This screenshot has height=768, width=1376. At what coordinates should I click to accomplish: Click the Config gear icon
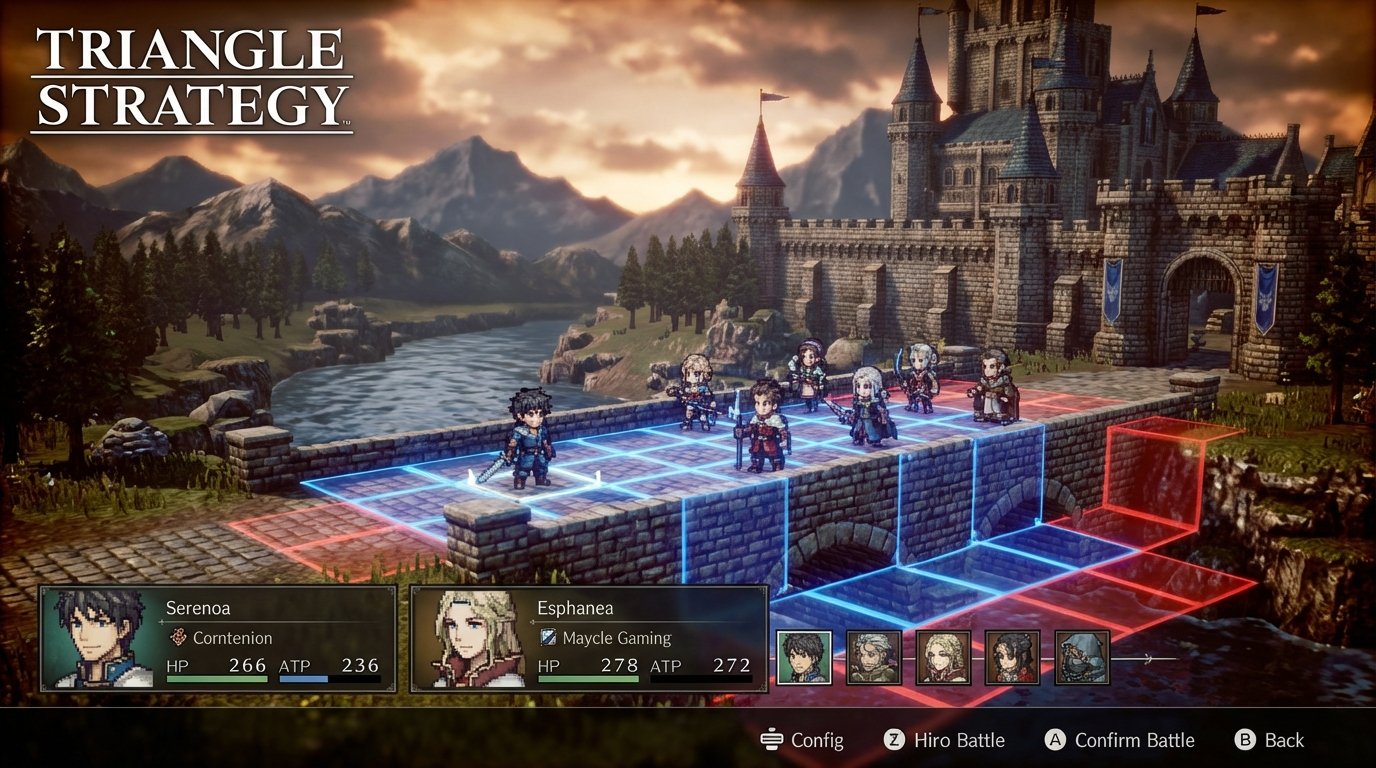coord(770,740)
